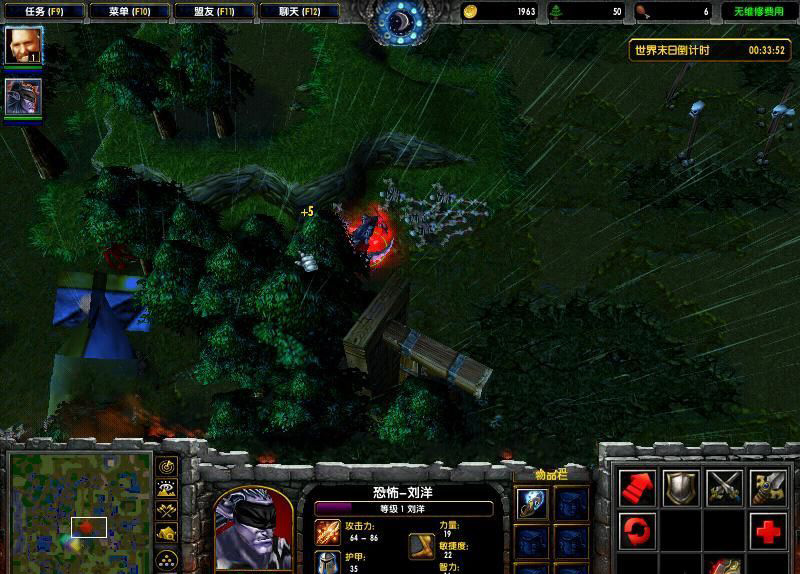Select the crossed swords Attack command

[x=724, y=487]
